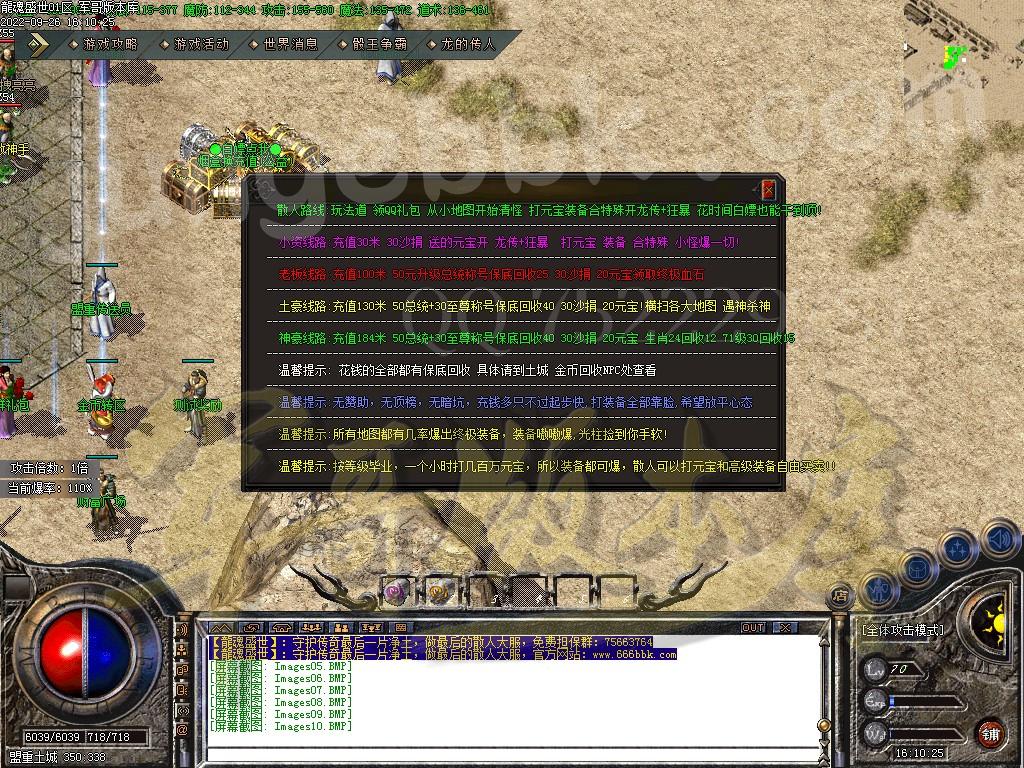Open the shop with the small 店 button
The width and height of the screenshot is (1024, 768).
coord(840,596)
